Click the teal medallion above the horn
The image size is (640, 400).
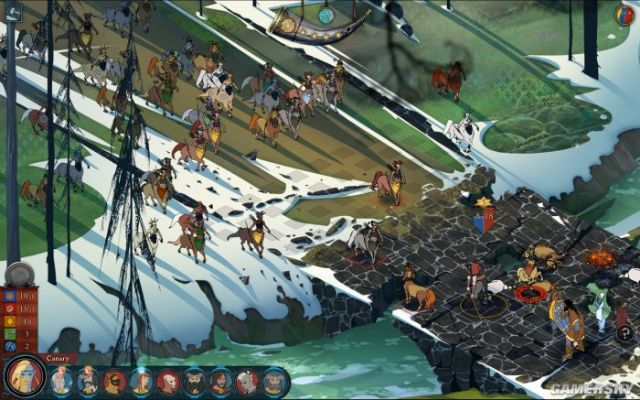click(x=325, y=15)
